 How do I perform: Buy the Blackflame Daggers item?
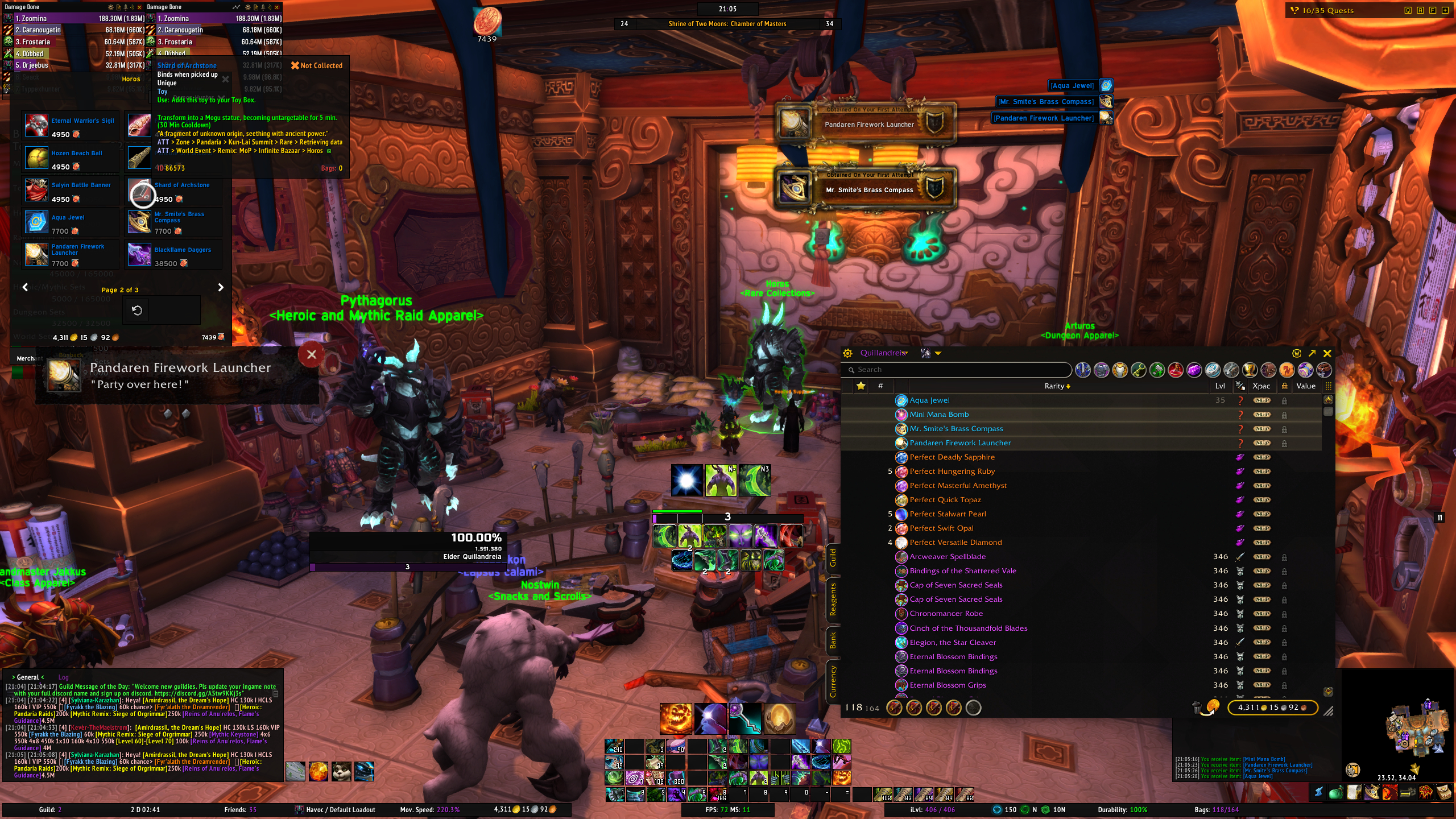pyautogui.click(x=139, y=254)
